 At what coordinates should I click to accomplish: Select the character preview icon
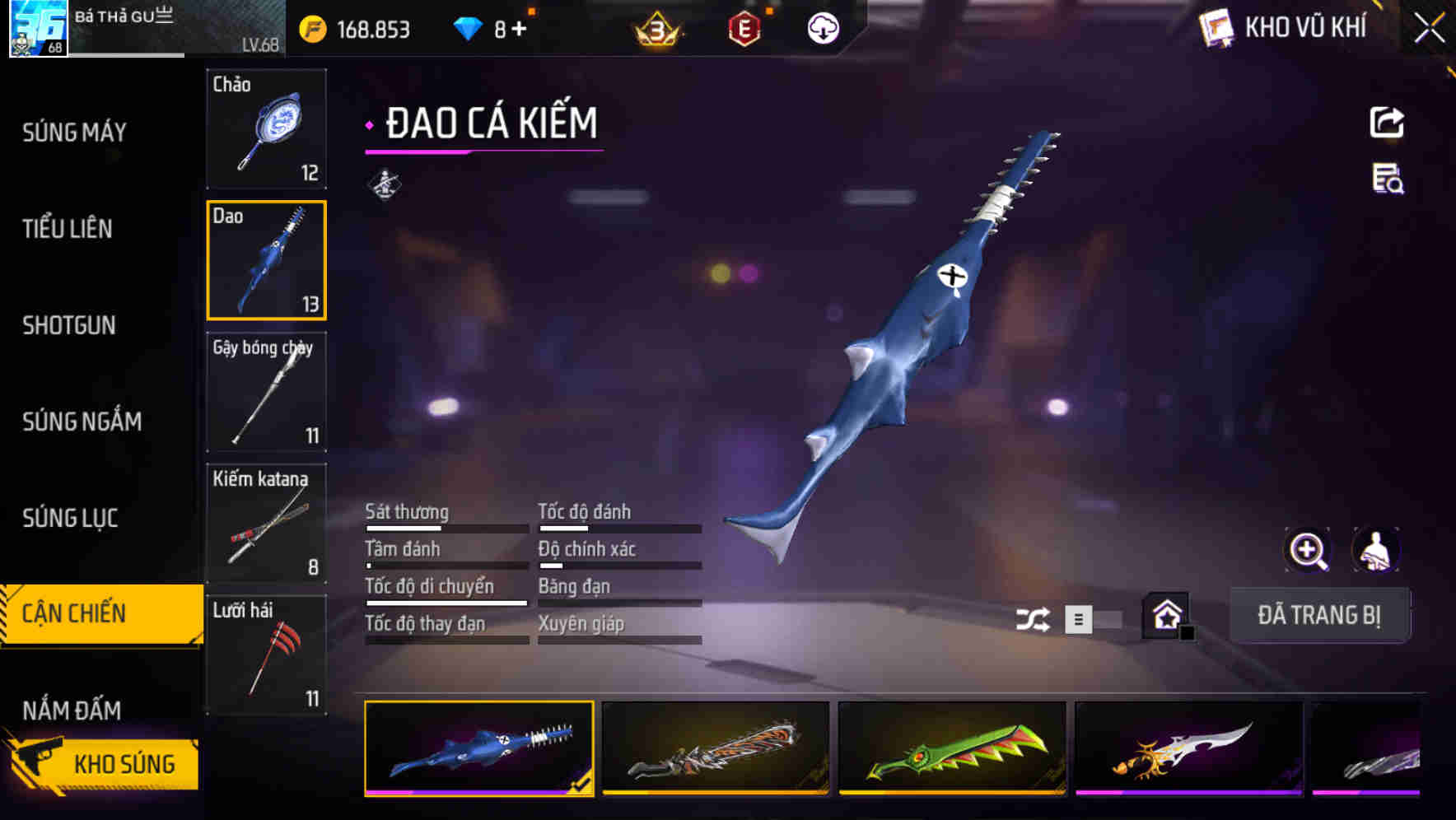1374,550
